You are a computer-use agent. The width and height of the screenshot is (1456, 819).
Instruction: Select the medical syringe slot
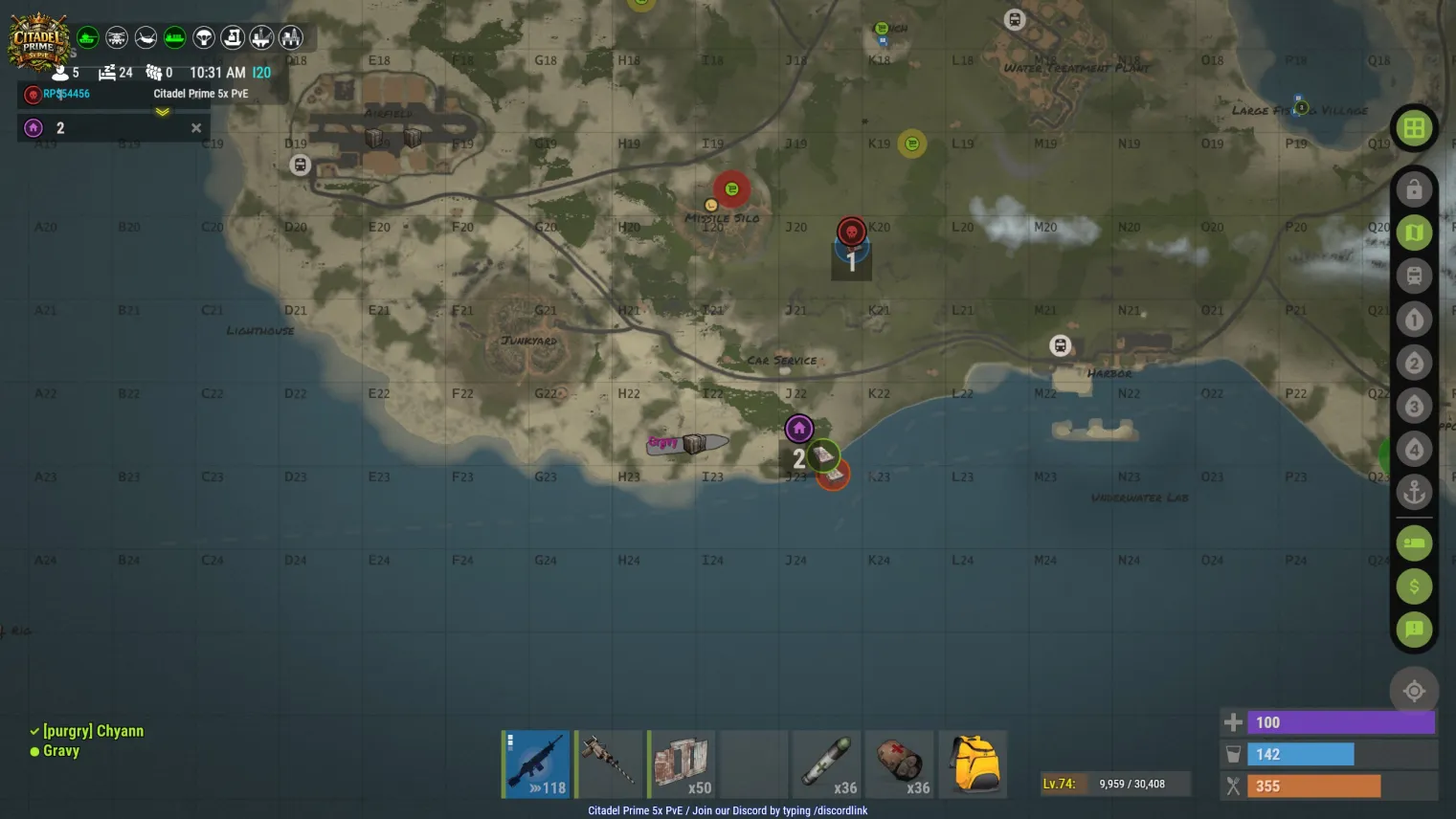coord(827,764)
